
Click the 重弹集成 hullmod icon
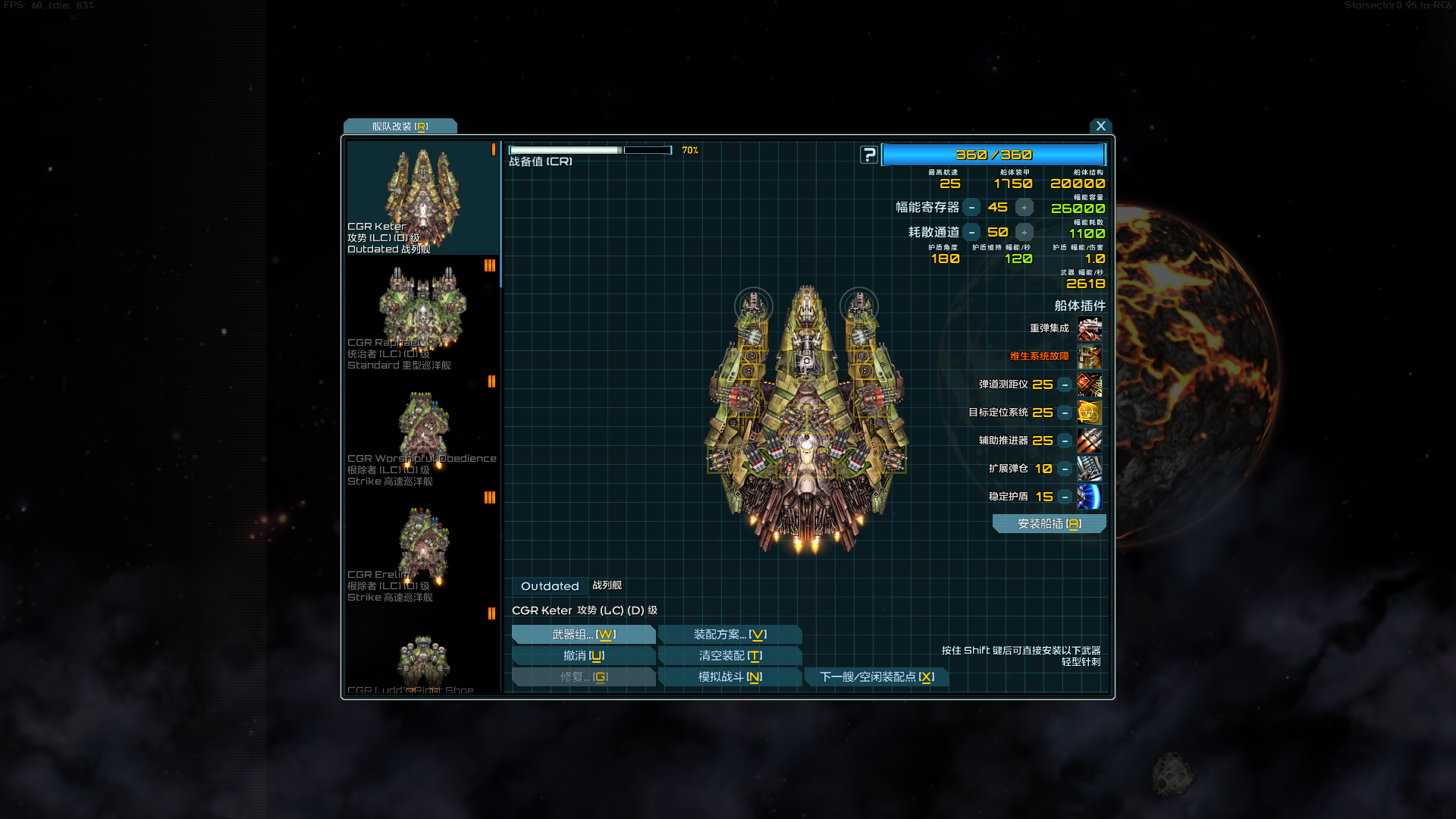[x=1090, y=329]
